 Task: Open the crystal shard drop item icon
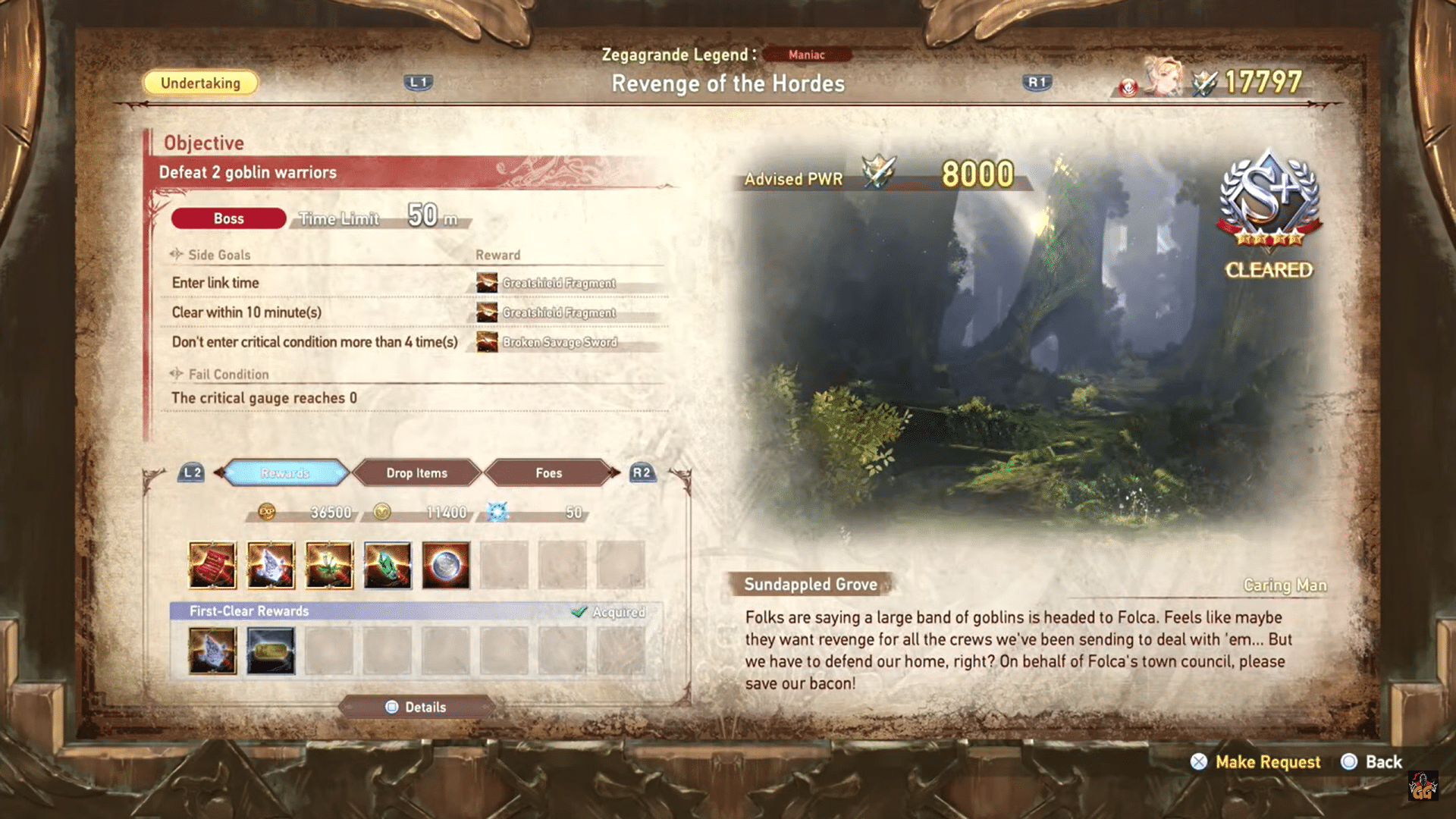pyautogui.click(x=271, y=564)
